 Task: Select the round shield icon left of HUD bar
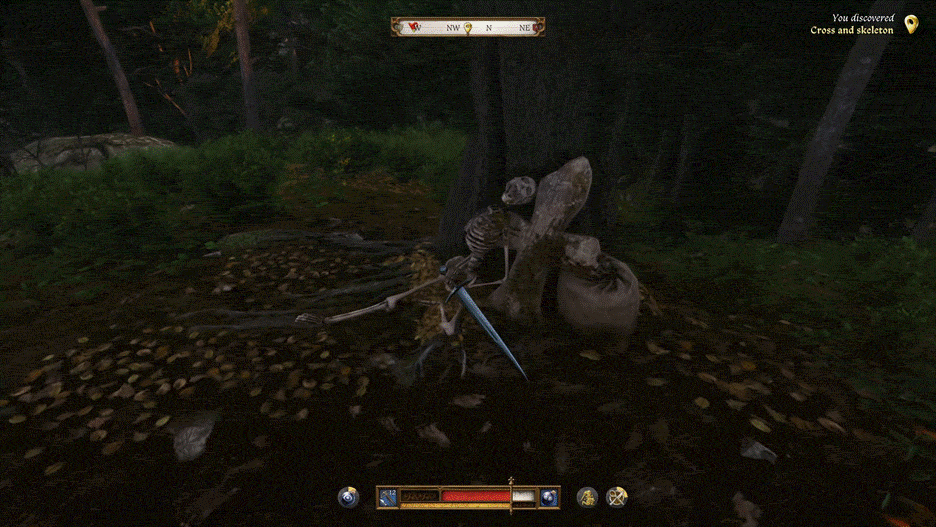point(349,497)
